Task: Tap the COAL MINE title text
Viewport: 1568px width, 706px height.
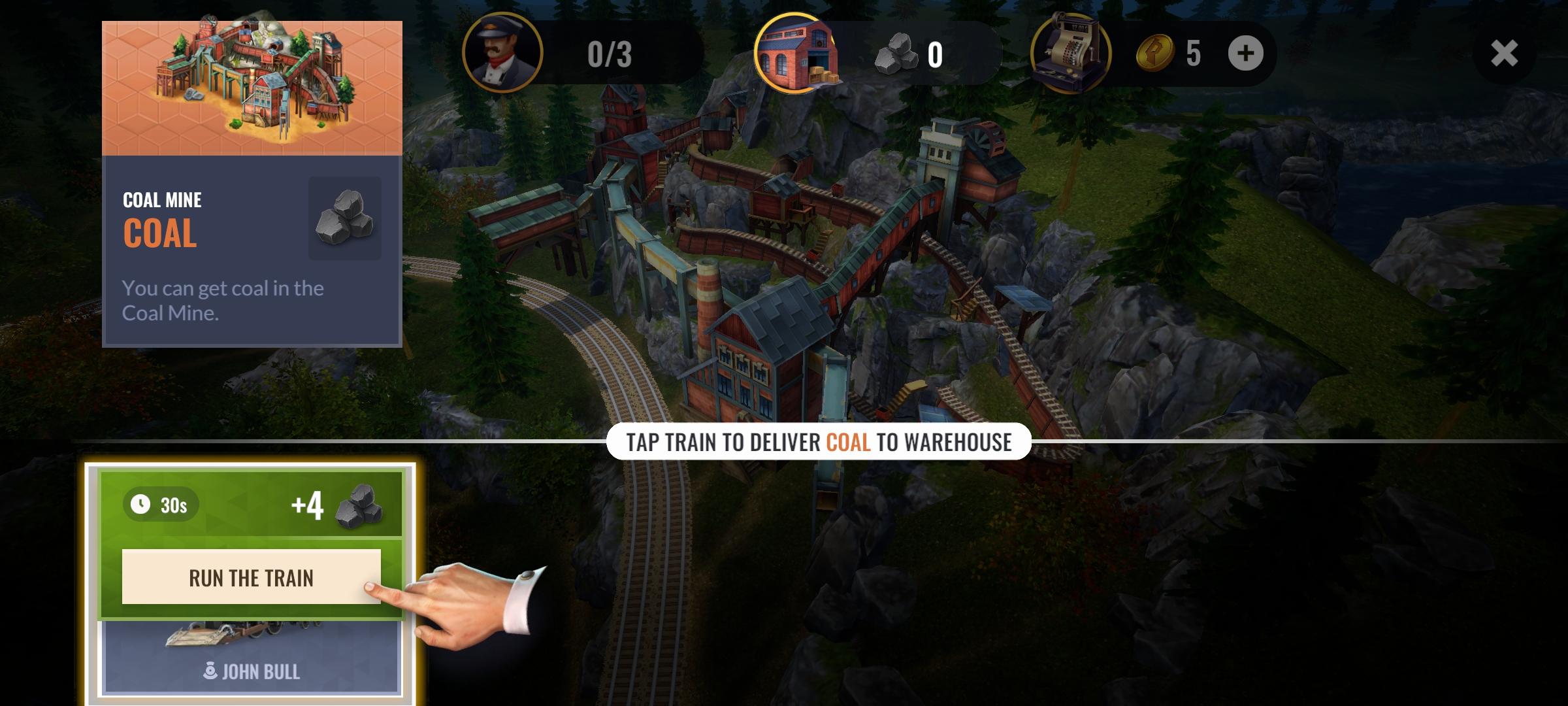Action: pyautogui.click(x=161, y=200)
